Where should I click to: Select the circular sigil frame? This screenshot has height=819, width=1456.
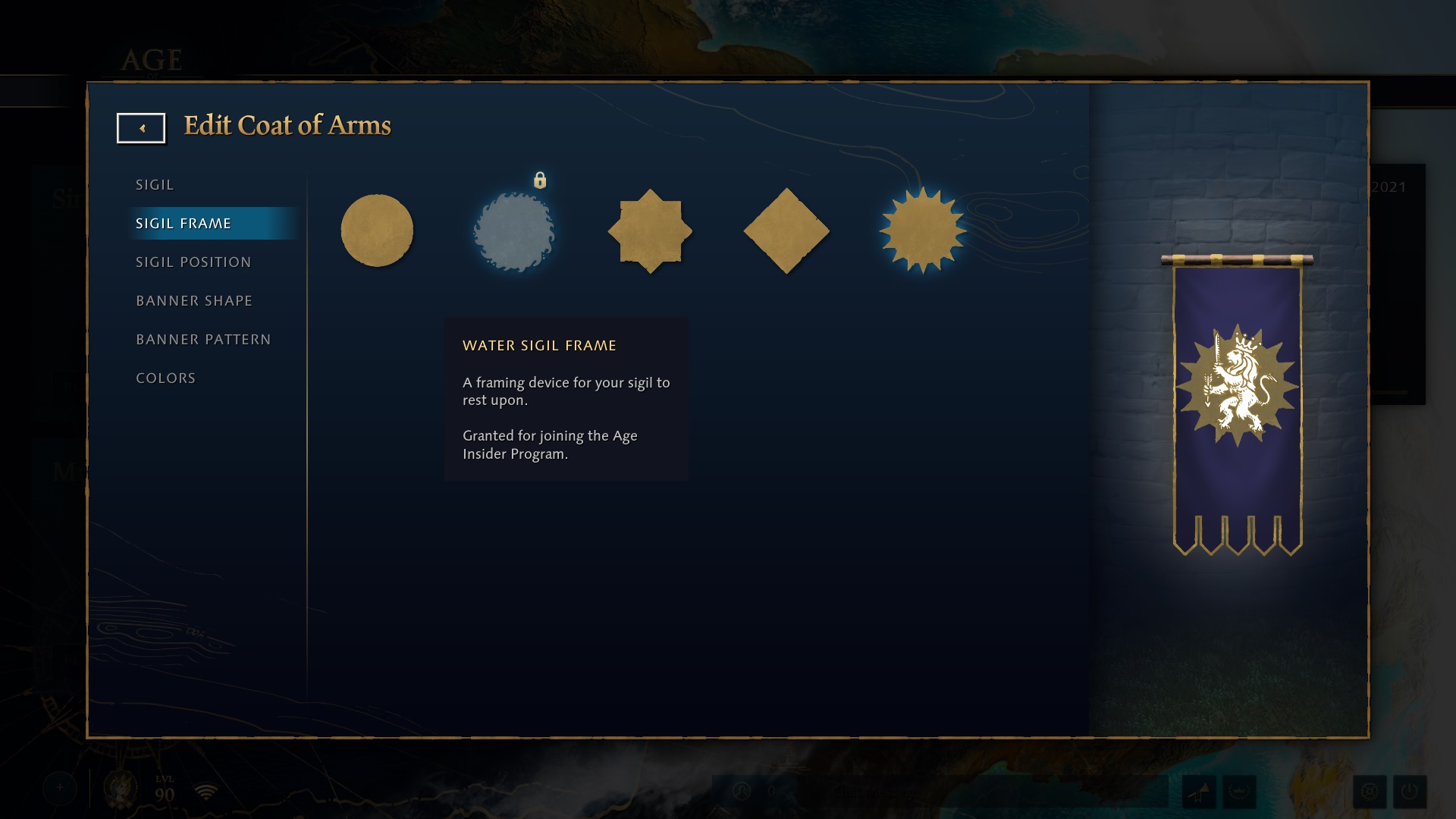[x=377, y=230]
